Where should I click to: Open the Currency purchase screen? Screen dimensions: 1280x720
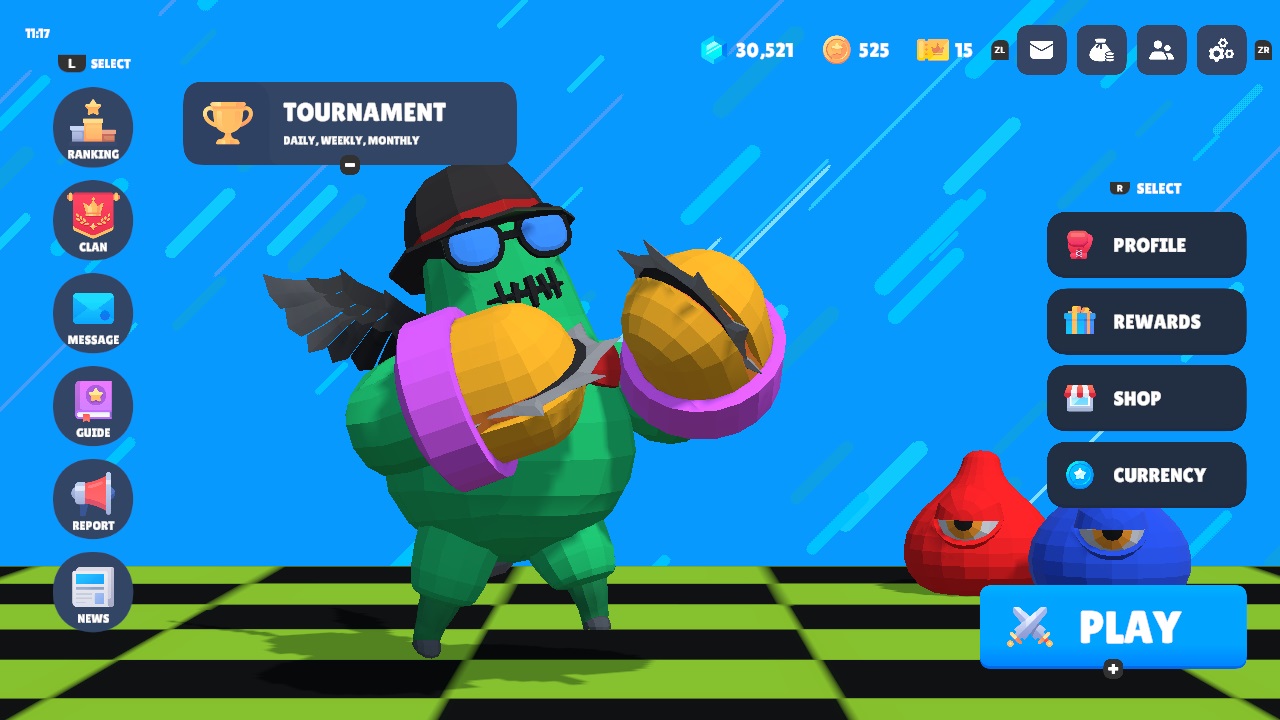pyautogui.click(x=1146, y=475)
